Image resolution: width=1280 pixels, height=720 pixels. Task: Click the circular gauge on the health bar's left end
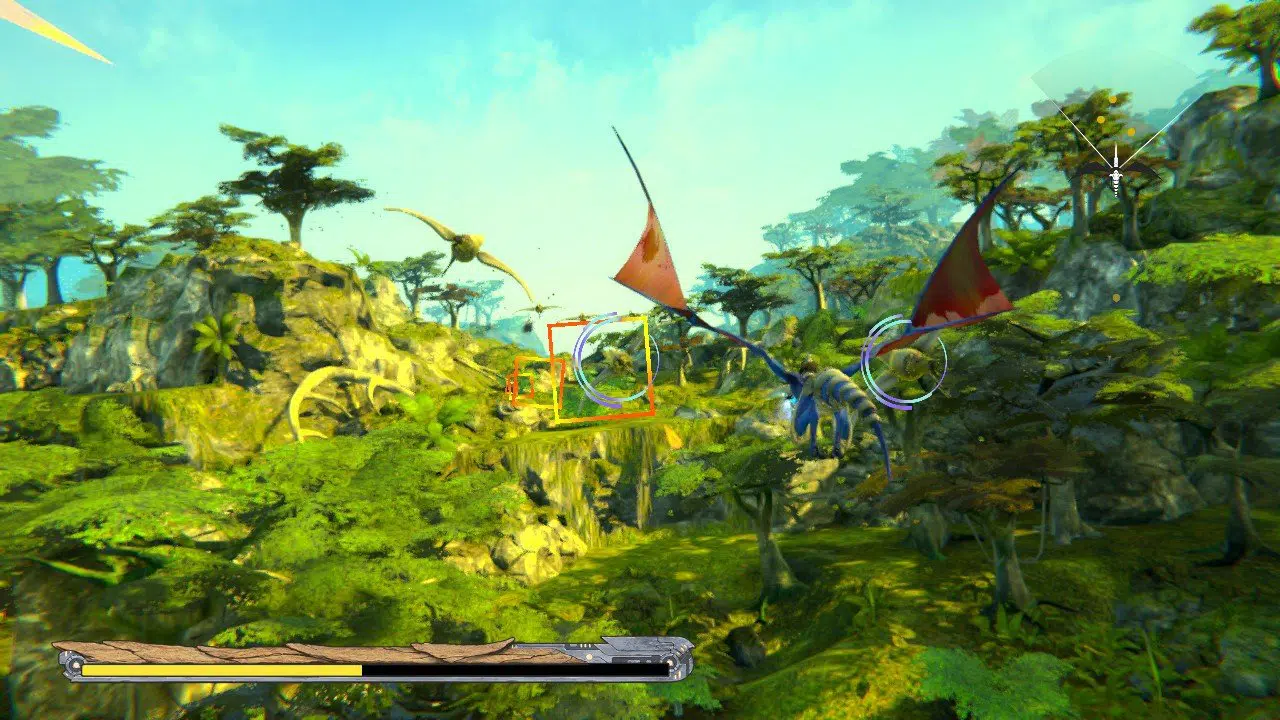point(72,665)
